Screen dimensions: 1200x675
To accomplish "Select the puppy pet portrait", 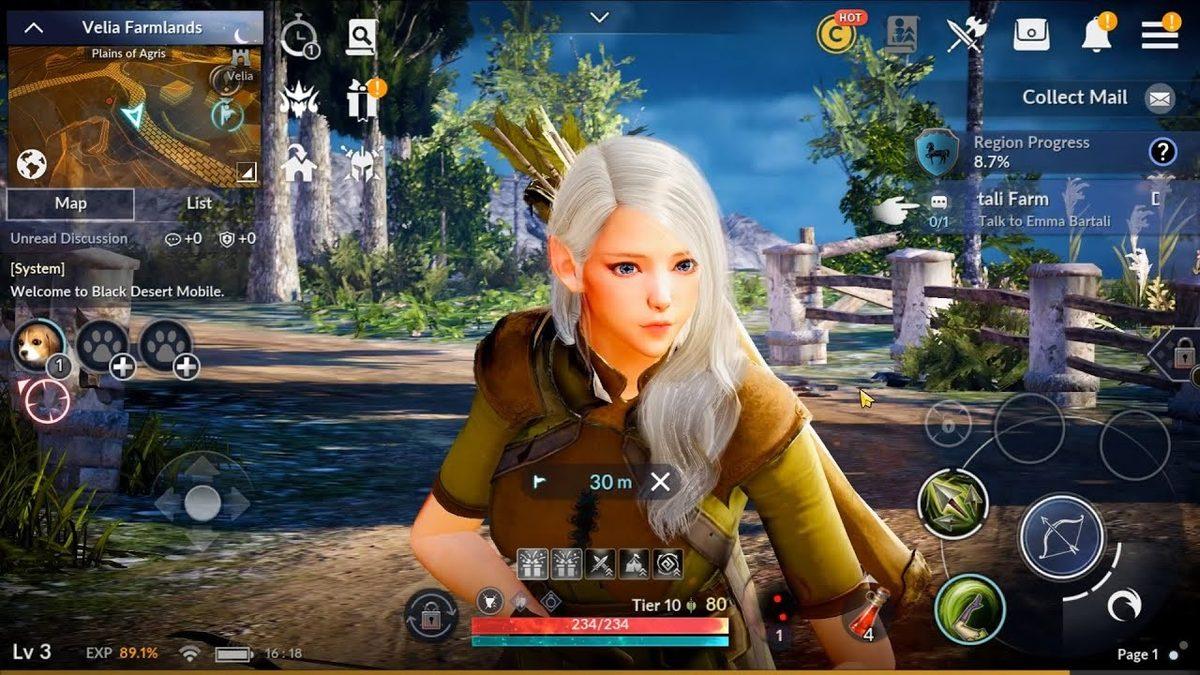I will [39, 345].
